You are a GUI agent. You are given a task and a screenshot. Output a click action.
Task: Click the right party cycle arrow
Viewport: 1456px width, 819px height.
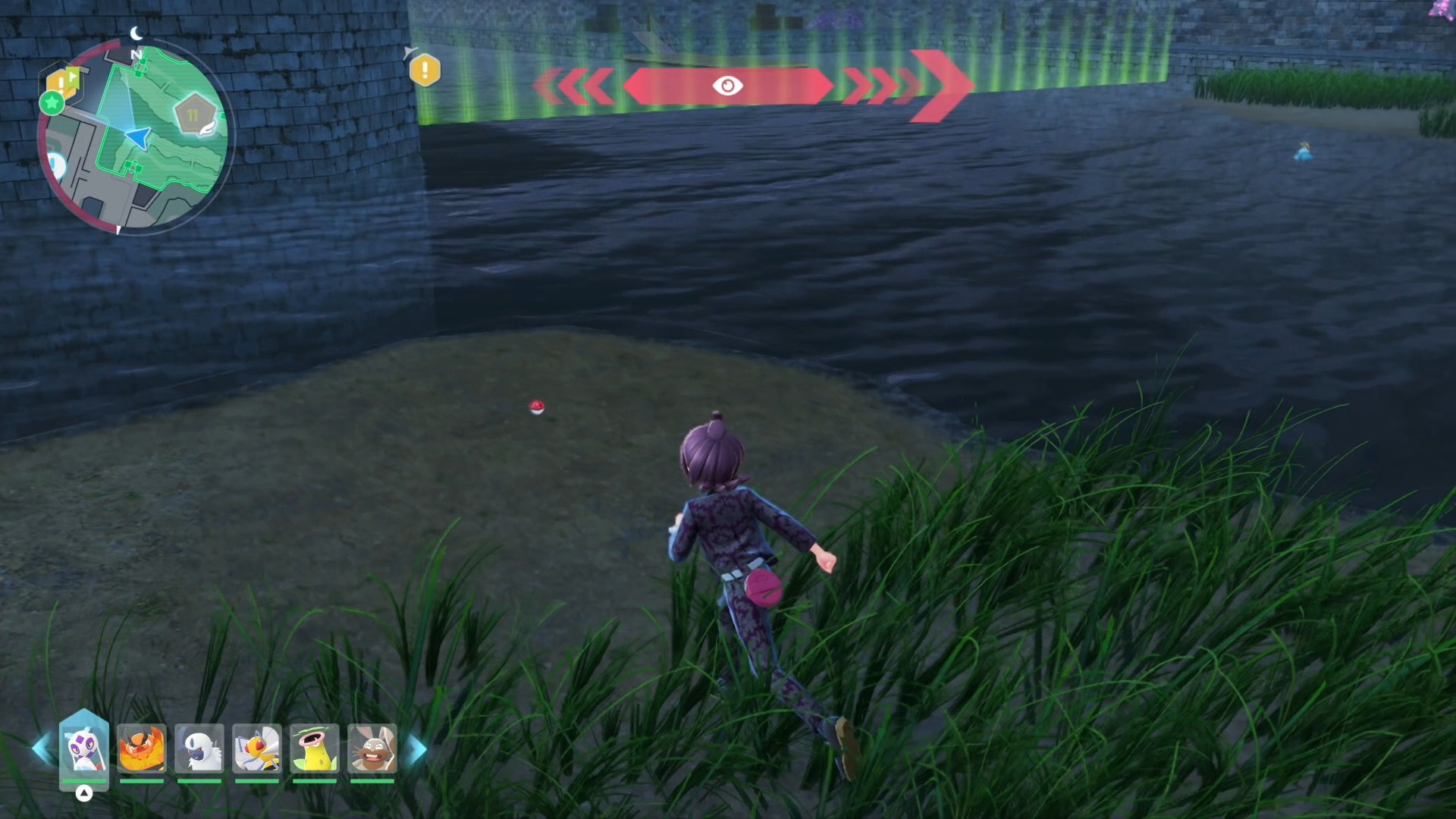pyautogui.click(x=416, y=749)
